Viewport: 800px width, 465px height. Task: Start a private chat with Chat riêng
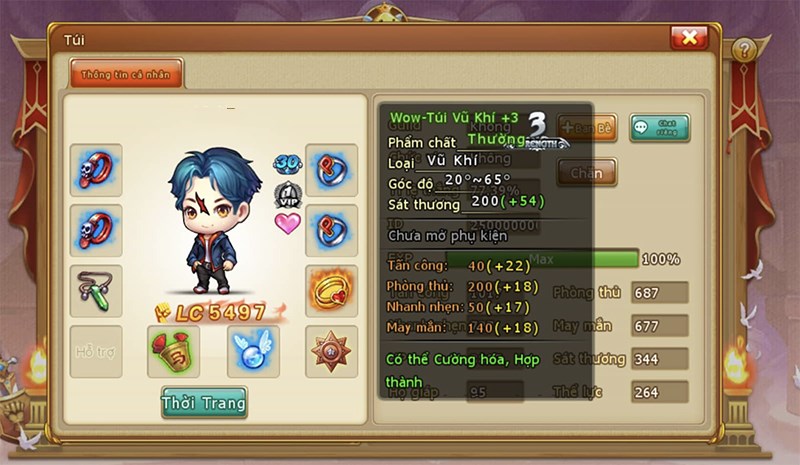pyautogui.click(x=659, y=128)
